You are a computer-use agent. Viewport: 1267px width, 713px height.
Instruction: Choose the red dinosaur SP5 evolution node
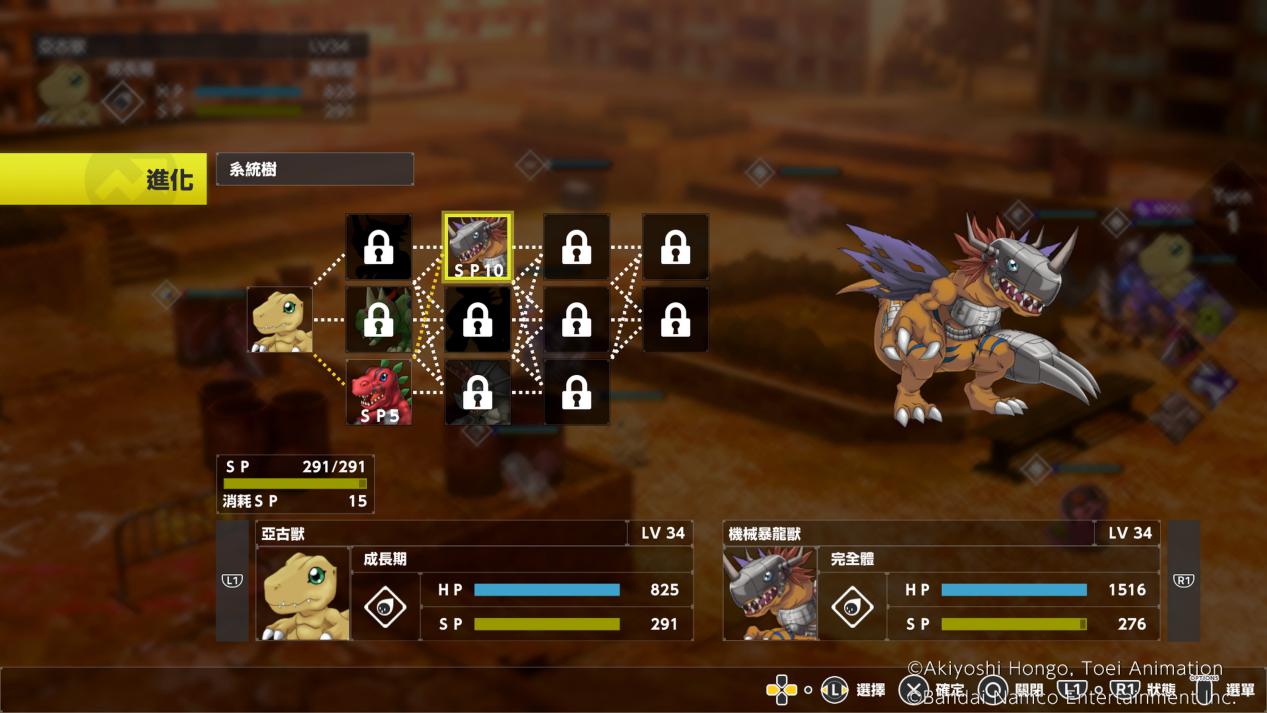(x=379, y=392)
